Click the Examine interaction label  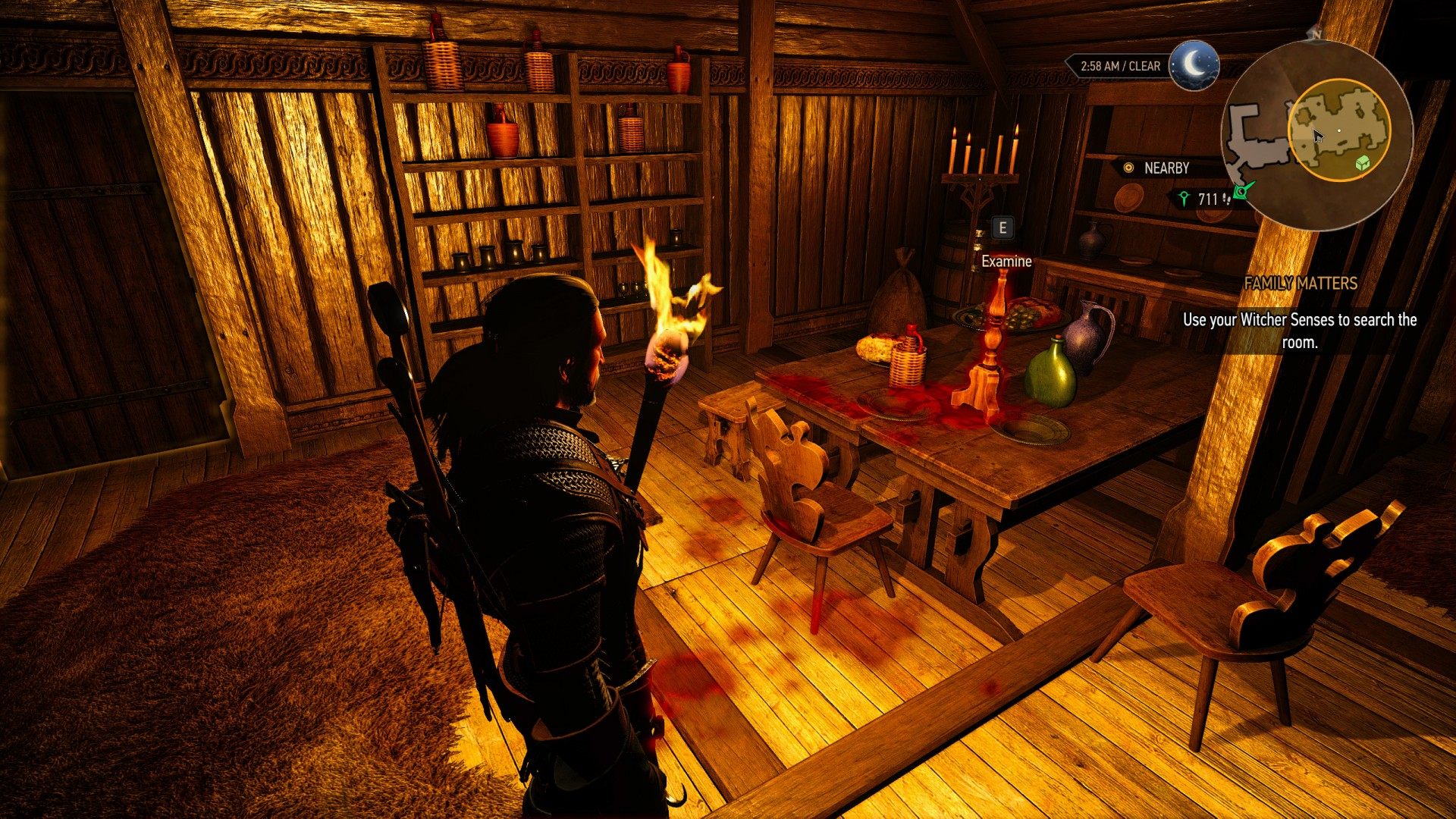click(x=1006, y=262)
